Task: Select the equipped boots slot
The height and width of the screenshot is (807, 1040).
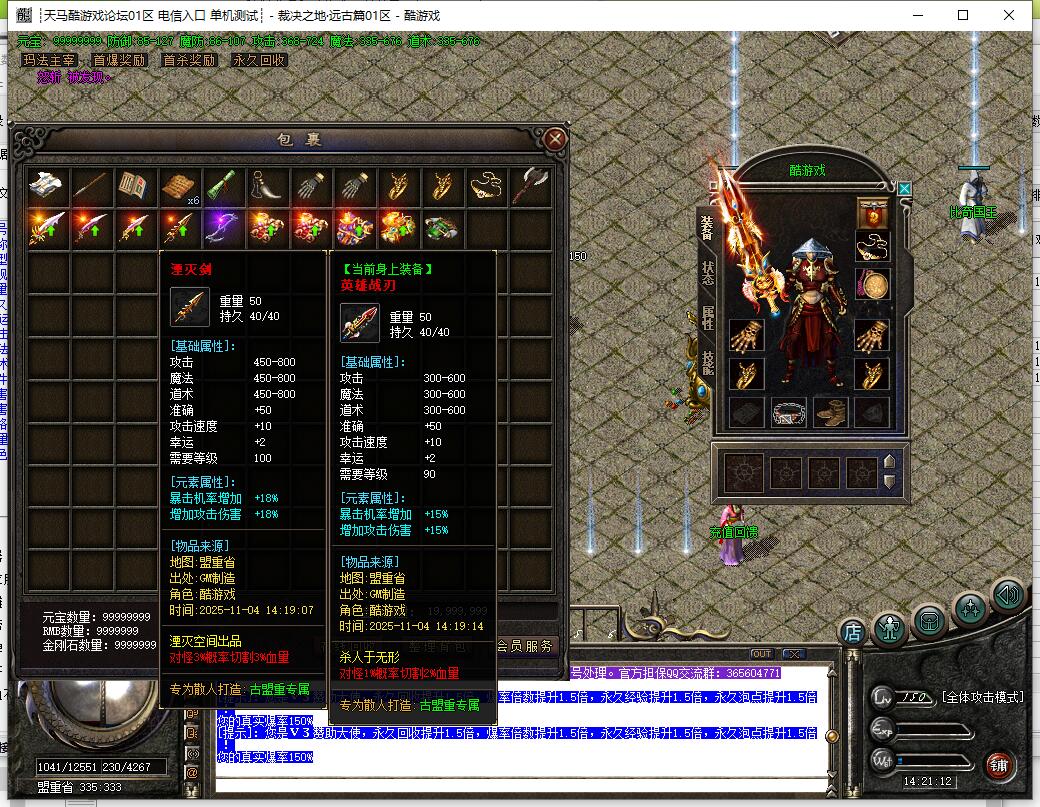Action: click(830, 411)
